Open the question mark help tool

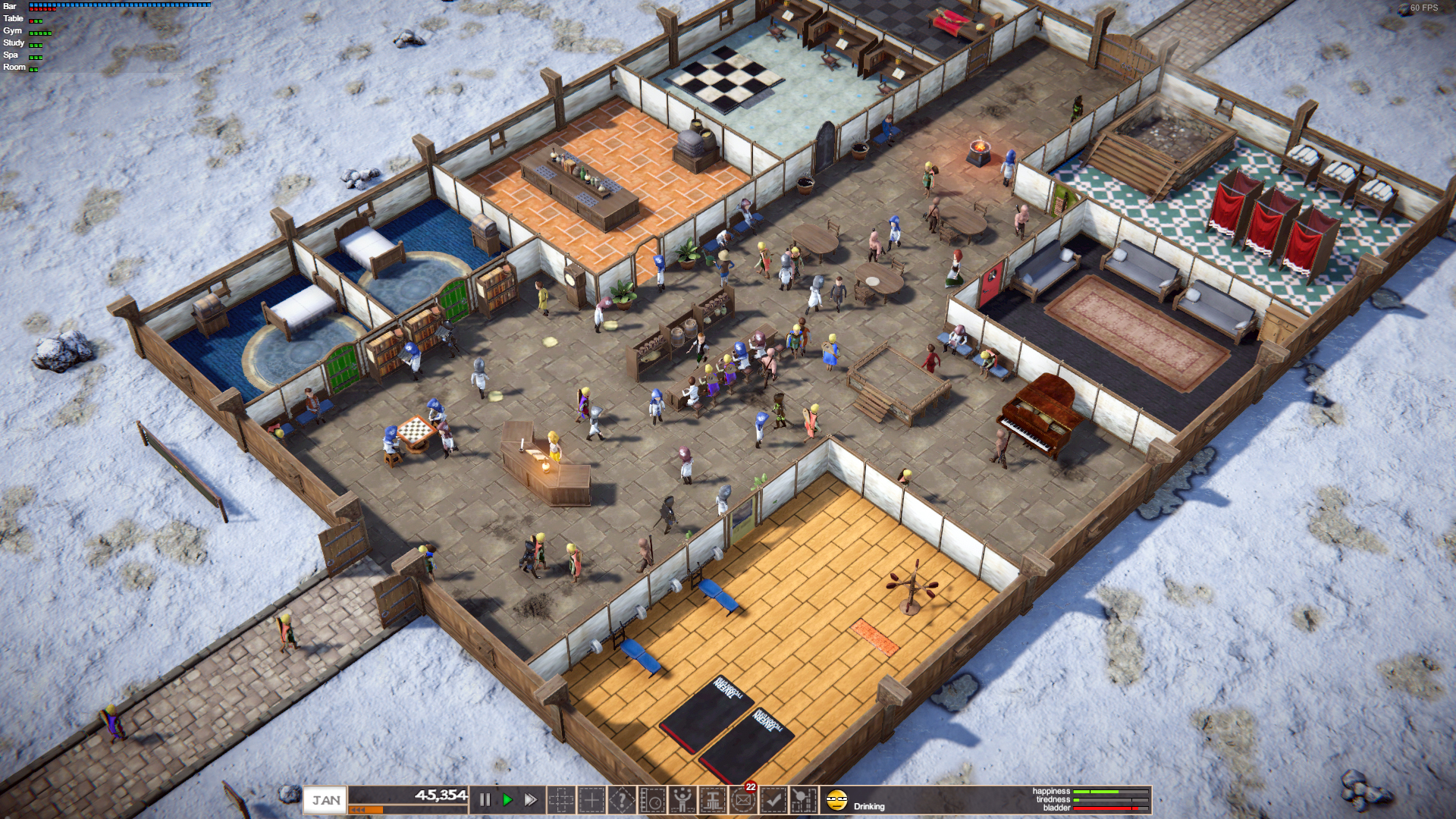pos(622,800)
